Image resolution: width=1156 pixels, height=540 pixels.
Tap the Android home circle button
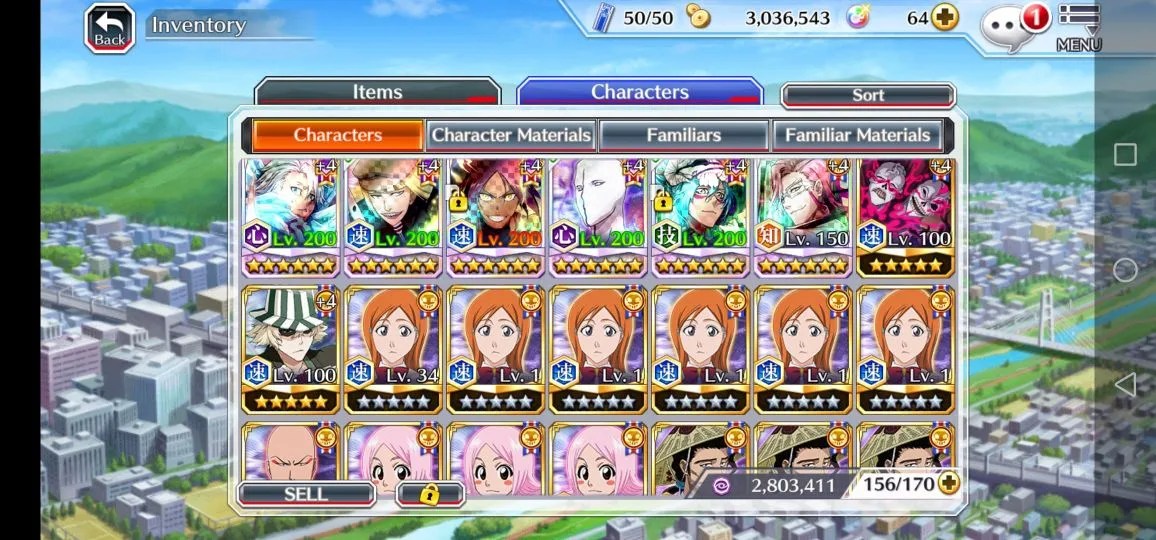click(x=1125, y=270)
